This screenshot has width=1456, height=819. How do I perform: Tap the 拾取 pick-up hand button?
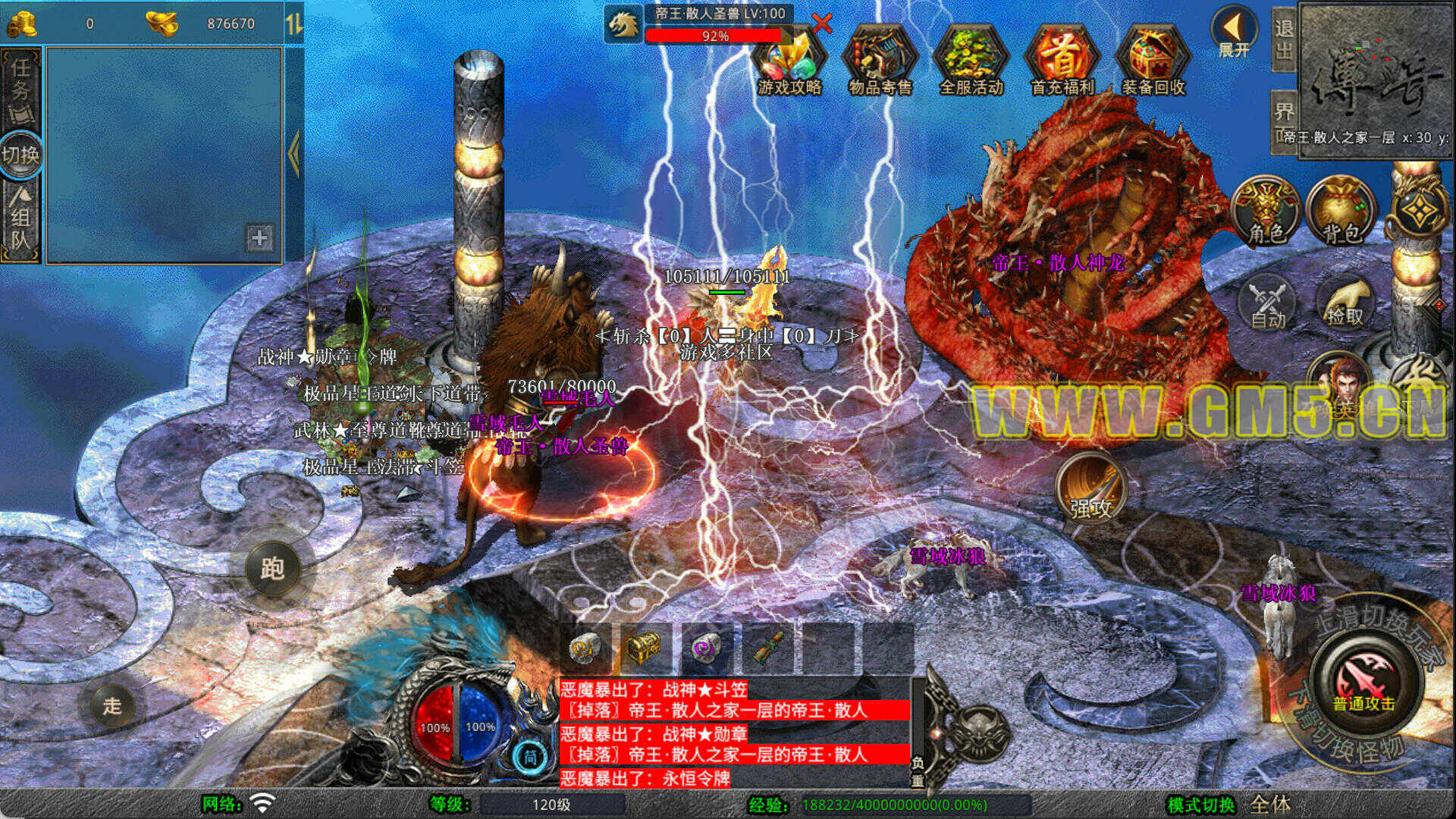pyautogui.click(x=1345, y=303)
